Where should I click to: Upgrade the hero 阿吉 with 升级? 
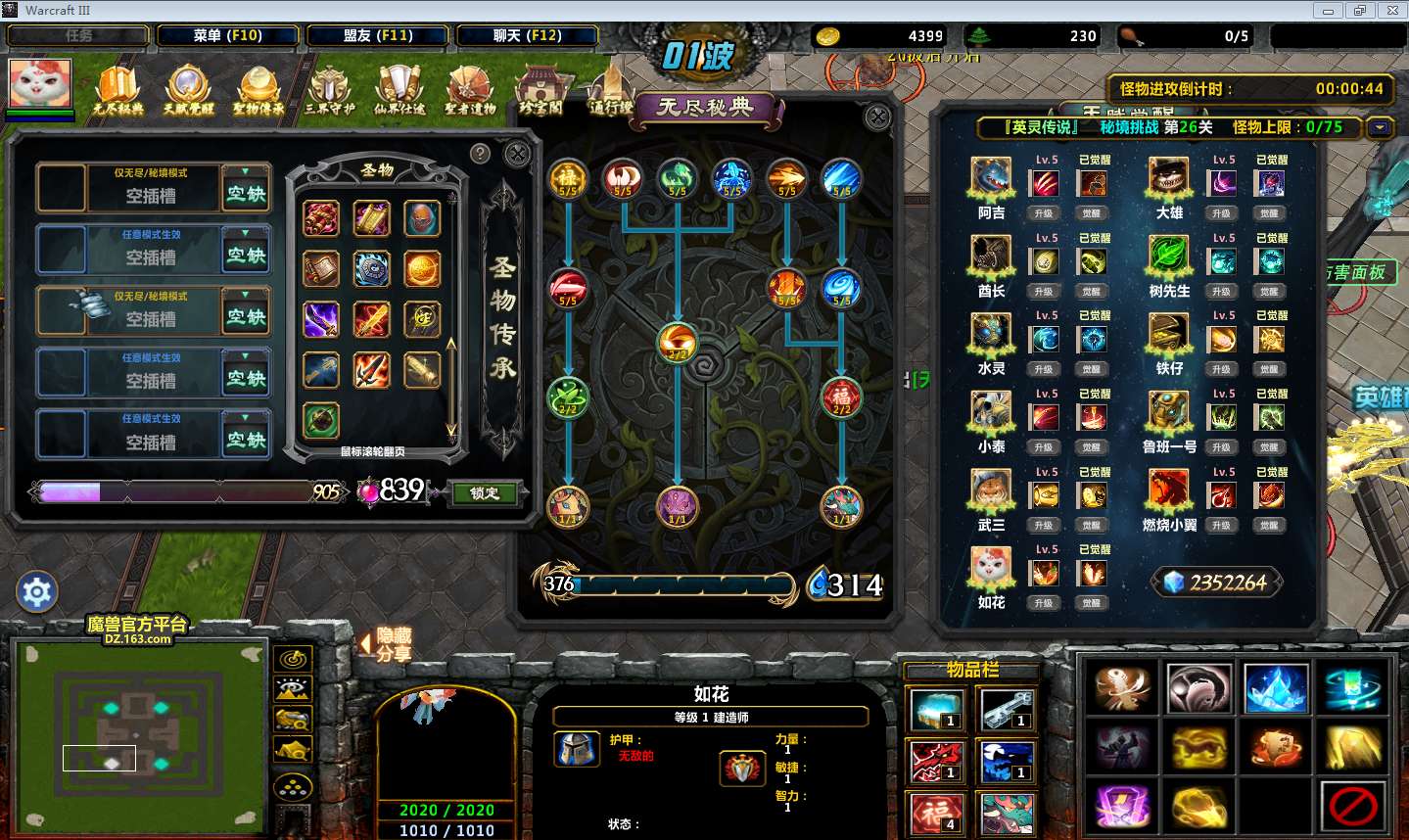[1044, 213]
